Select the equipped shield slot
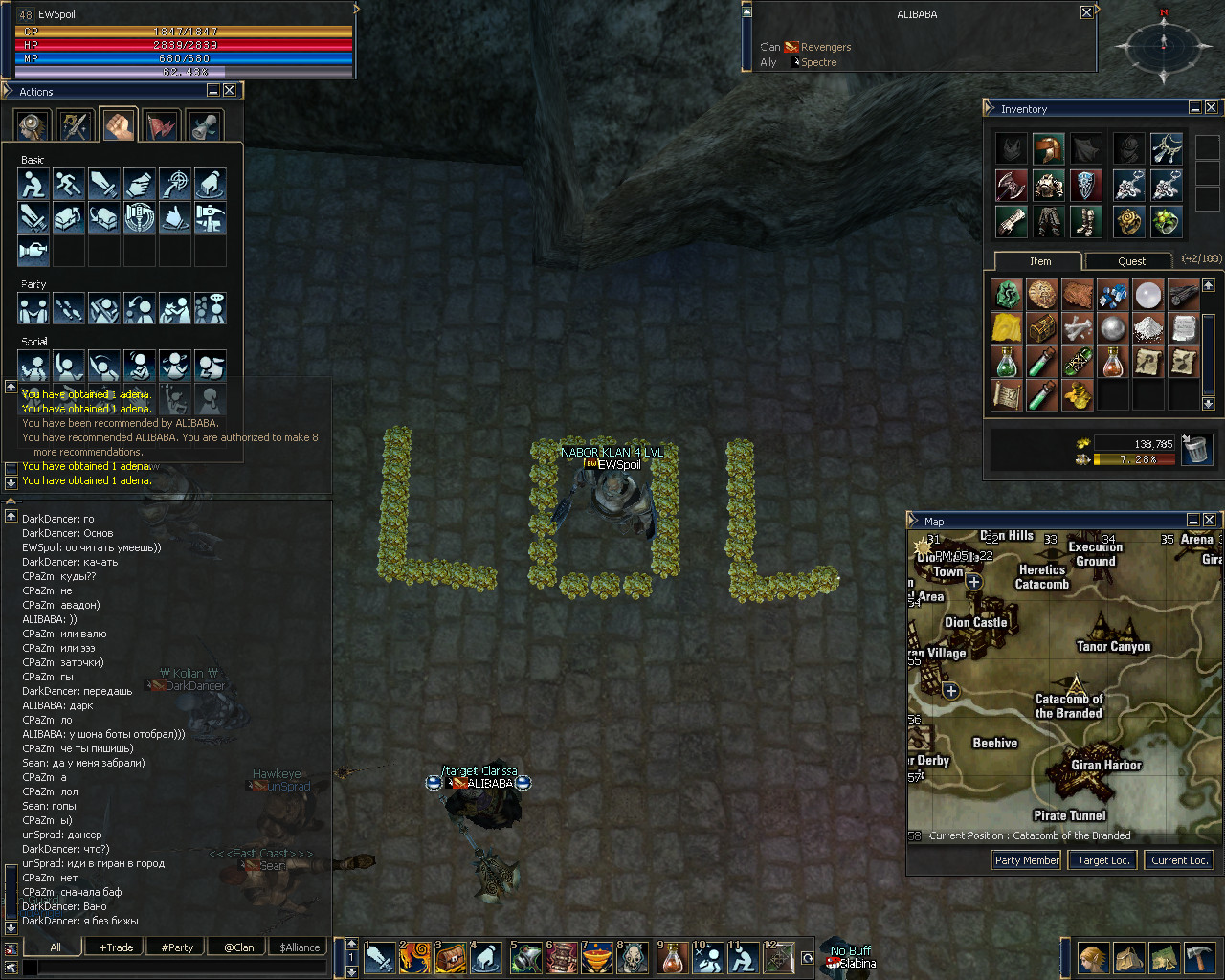 [1085, 185]
